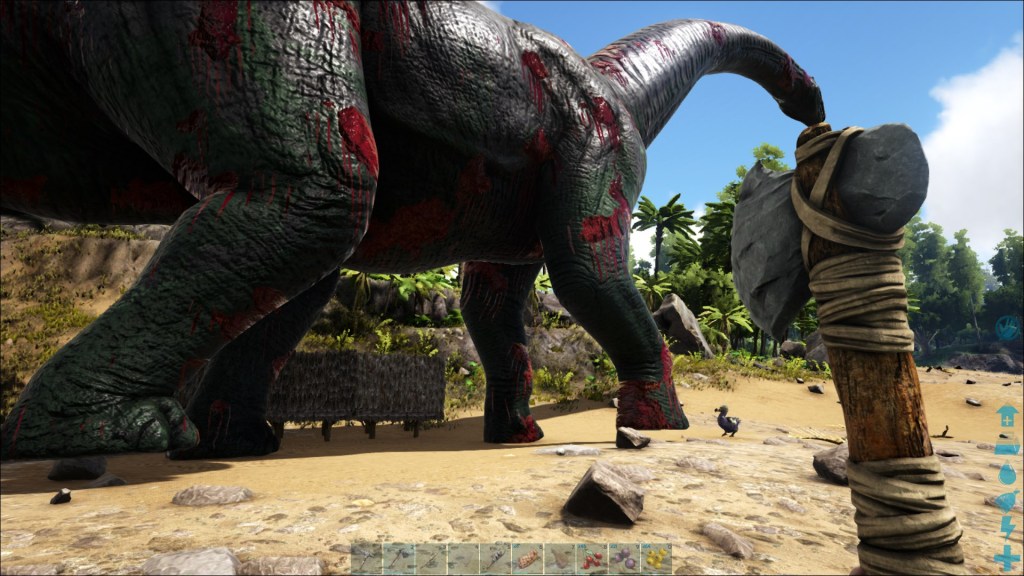The height and width of the screenshot is (576, 1024).
Task: Eat the cooked meat in the hotbar
Action: [527, 558]
